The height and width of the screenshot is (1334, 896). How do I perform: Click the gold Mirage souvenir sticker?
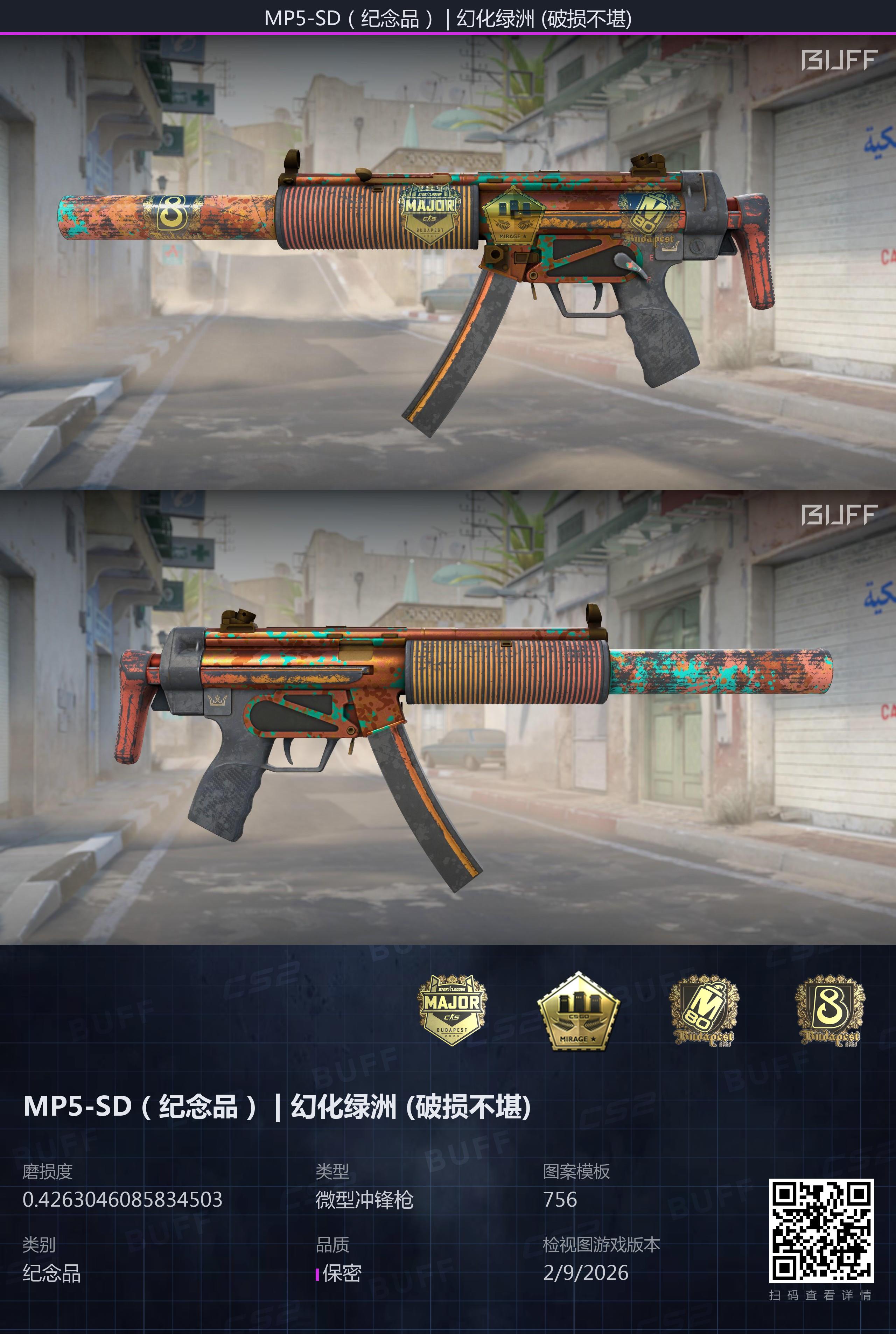578,1011
